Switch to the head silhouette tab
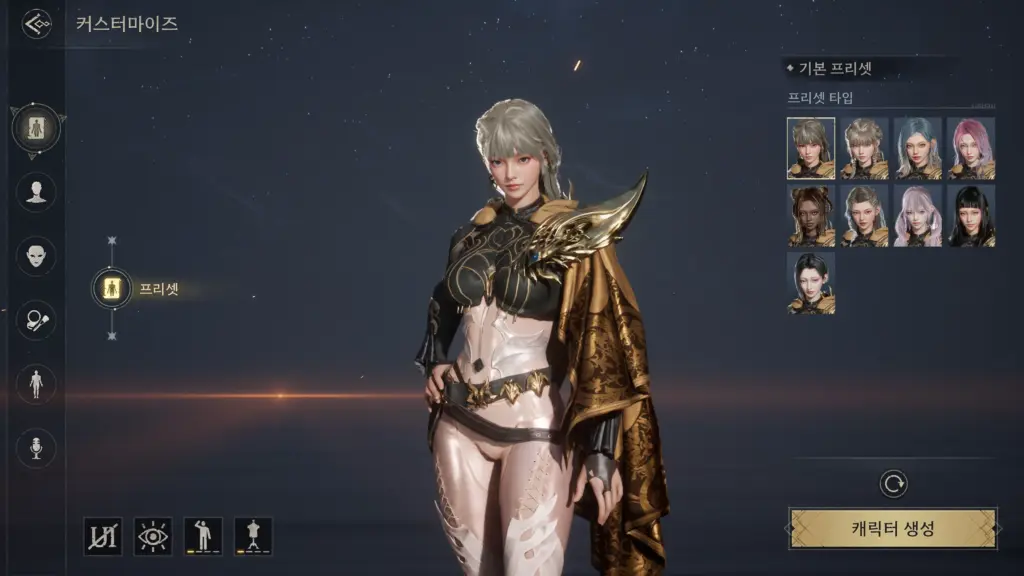1024x576 pixels. 36,192
